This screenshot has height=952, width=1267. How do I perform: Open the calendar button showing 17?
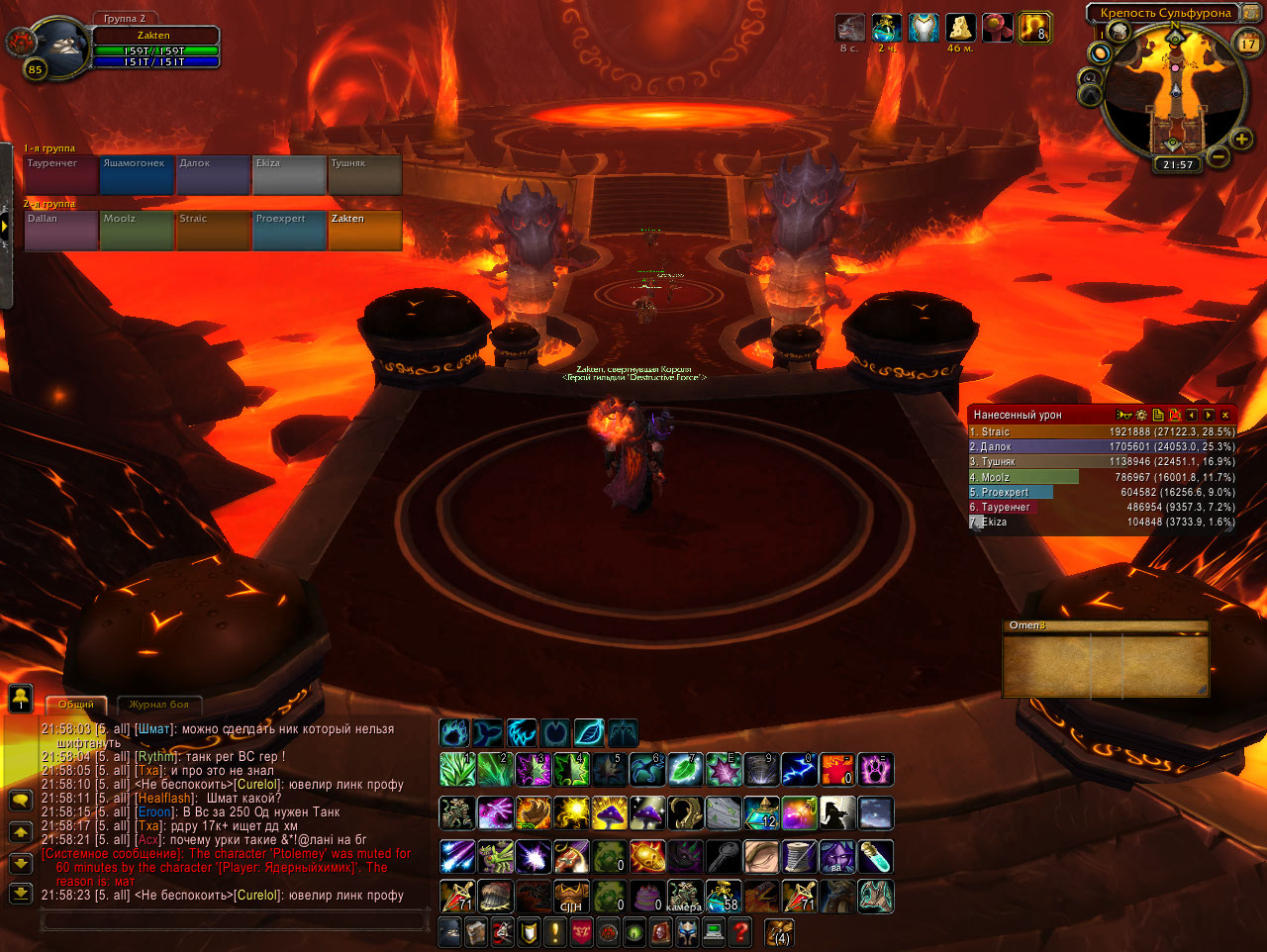pos(1248,43)
